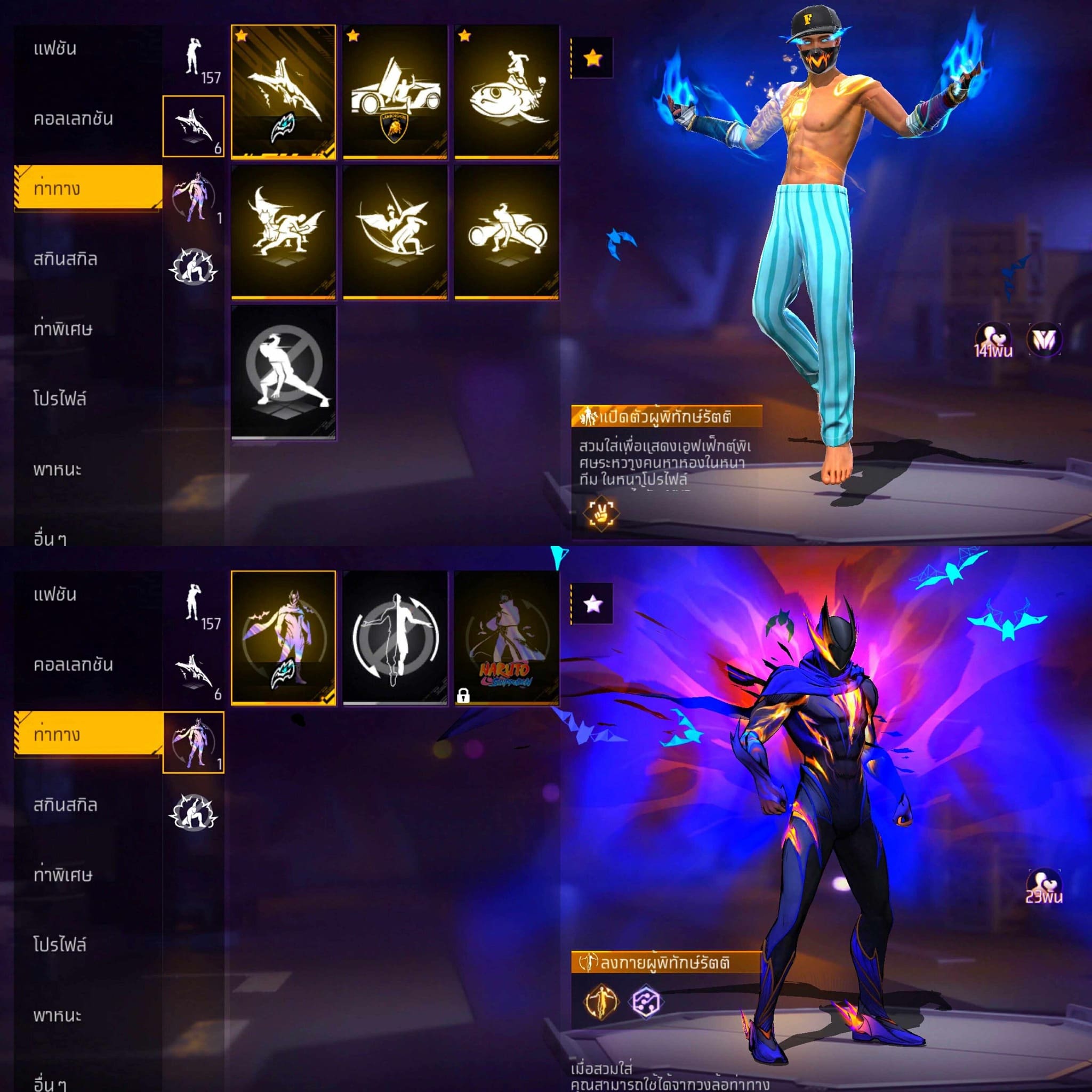Select the motorcycle rider emote tile
Viewport: 1092px width, 1092px height.
pos(507,232)
